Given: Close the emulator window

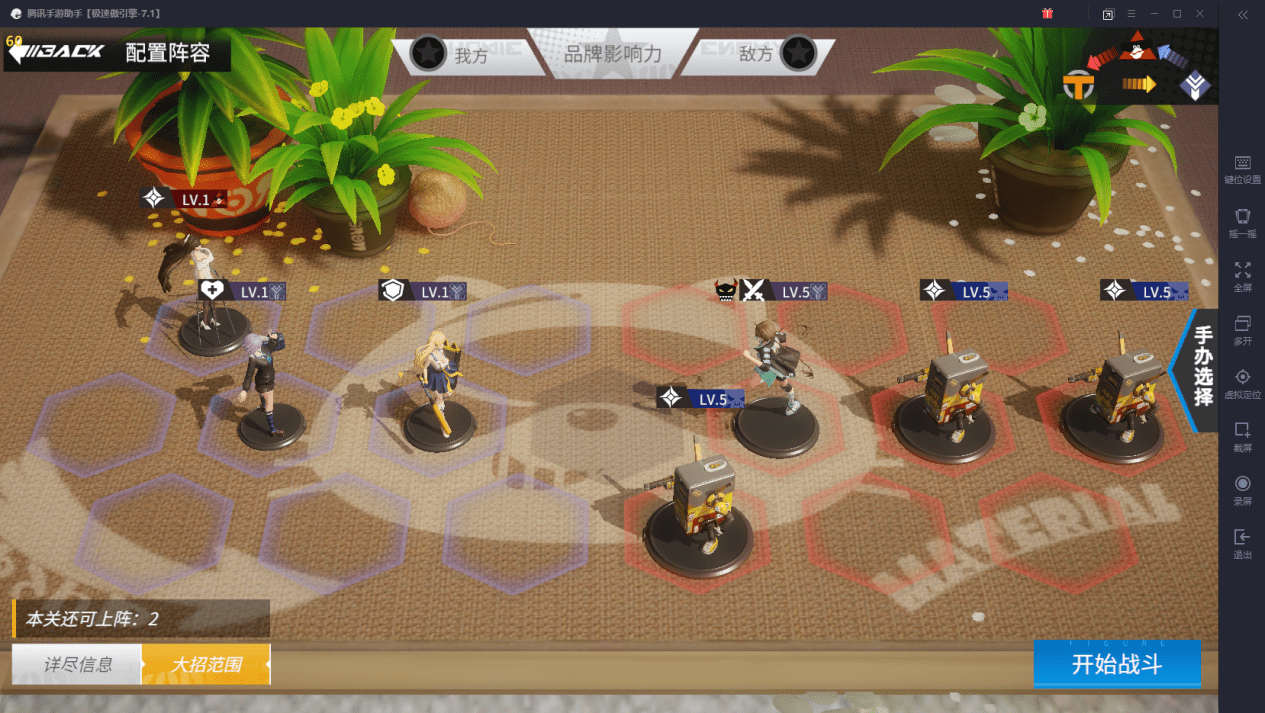Looking at the screenshot, I should [x=1199, y=13].
